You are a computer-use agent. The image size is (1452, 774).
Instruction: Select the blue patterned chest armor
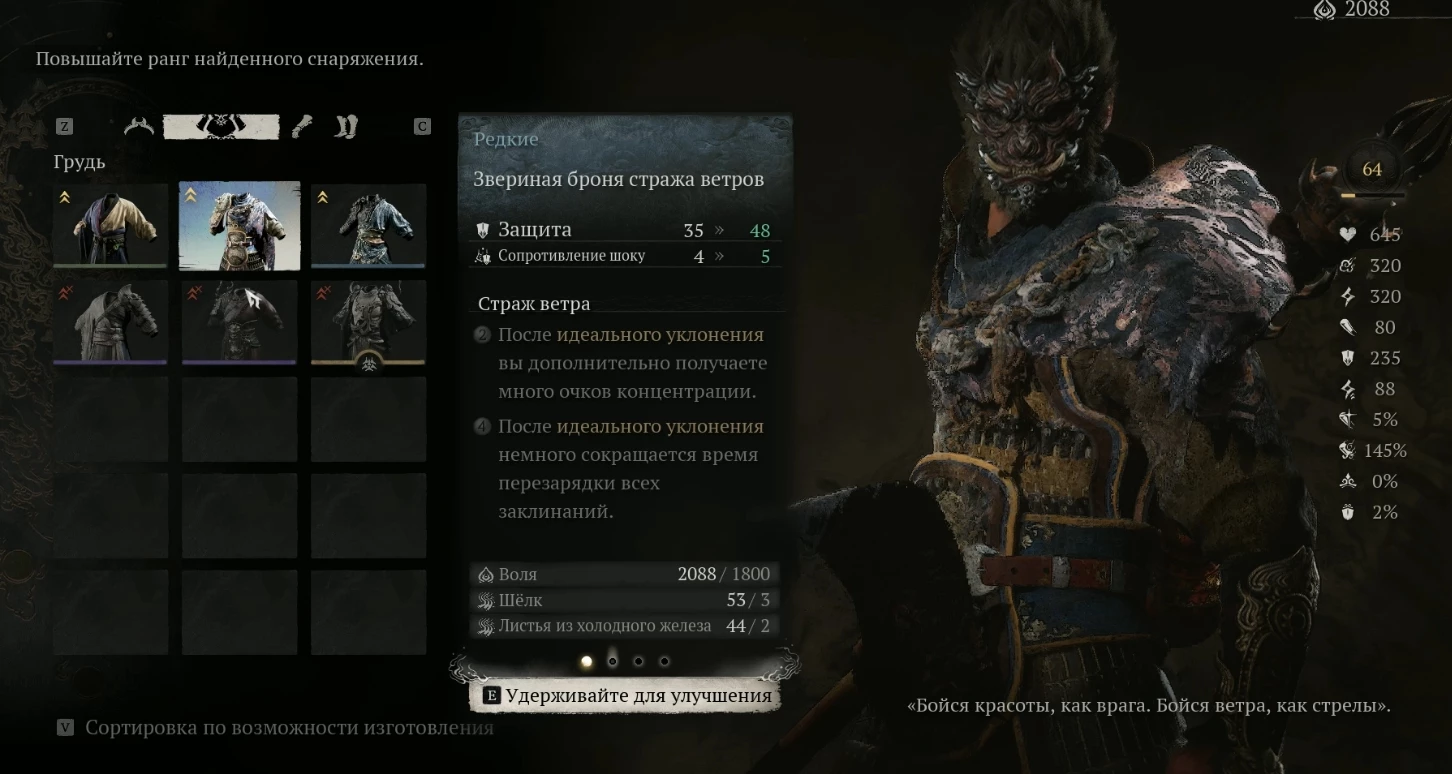pos(368,226)
